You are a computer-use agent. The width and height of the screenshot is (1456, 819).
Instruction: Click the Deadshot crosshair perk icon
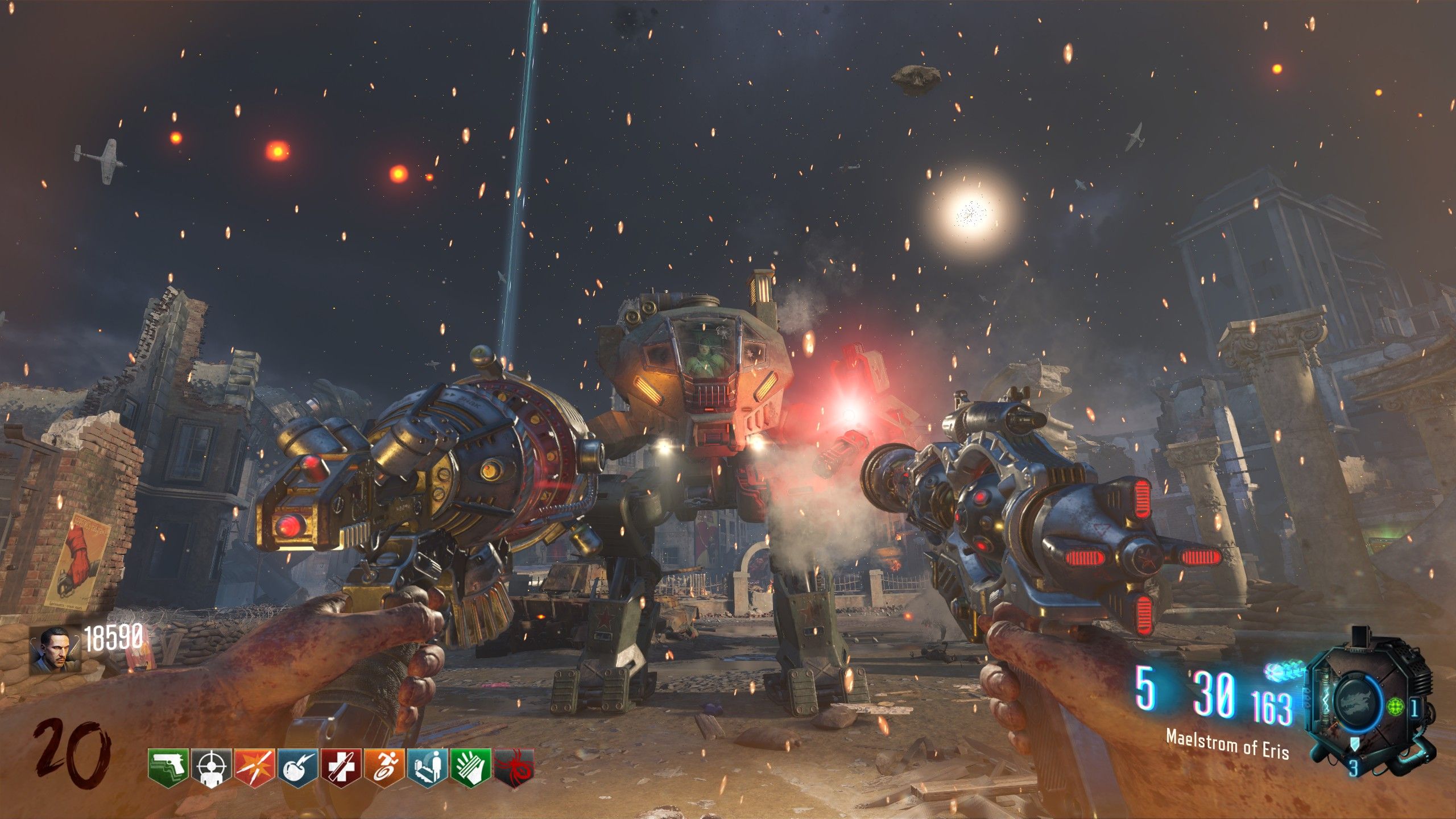pos(212,768)
